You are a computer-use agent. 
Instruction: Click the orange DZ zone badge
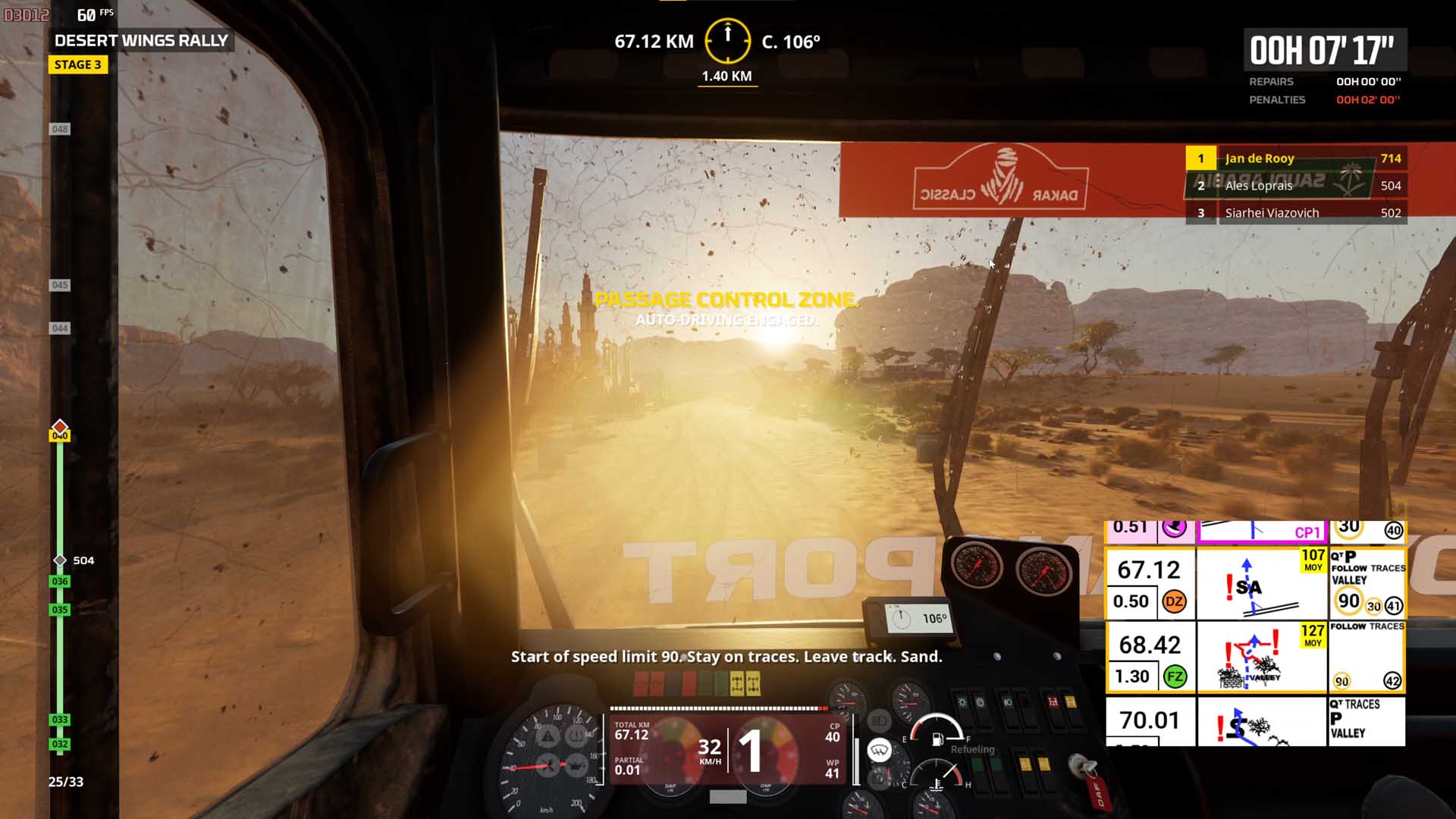1174,601
